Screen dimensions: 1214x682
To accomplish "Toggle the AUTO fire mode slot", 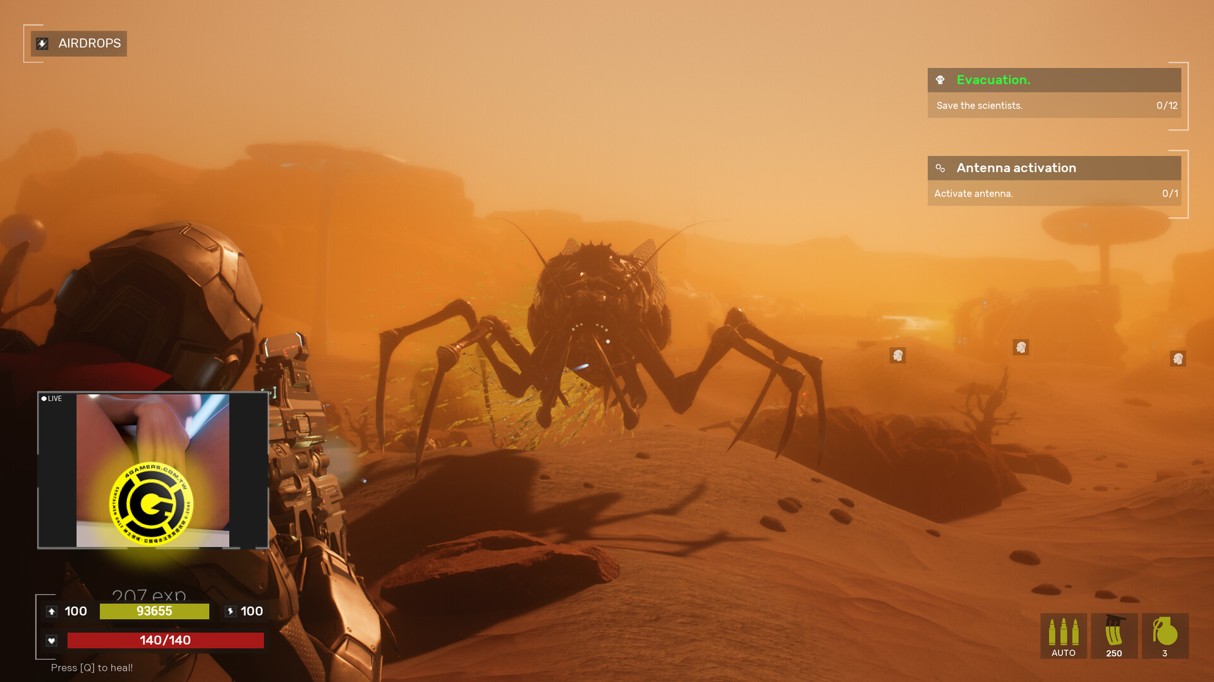I will click(x=1063, y=636).
